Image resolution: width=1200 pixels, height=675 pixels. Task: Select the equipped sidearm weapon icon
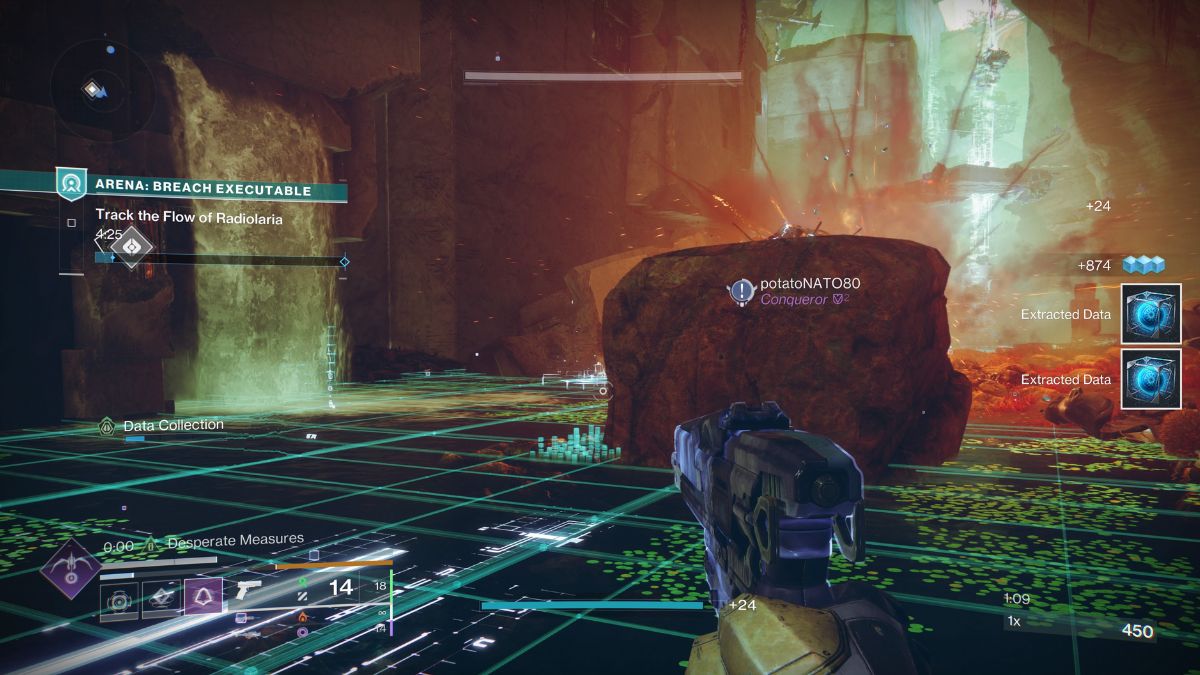pyautogui.click(x=248, y=590)
